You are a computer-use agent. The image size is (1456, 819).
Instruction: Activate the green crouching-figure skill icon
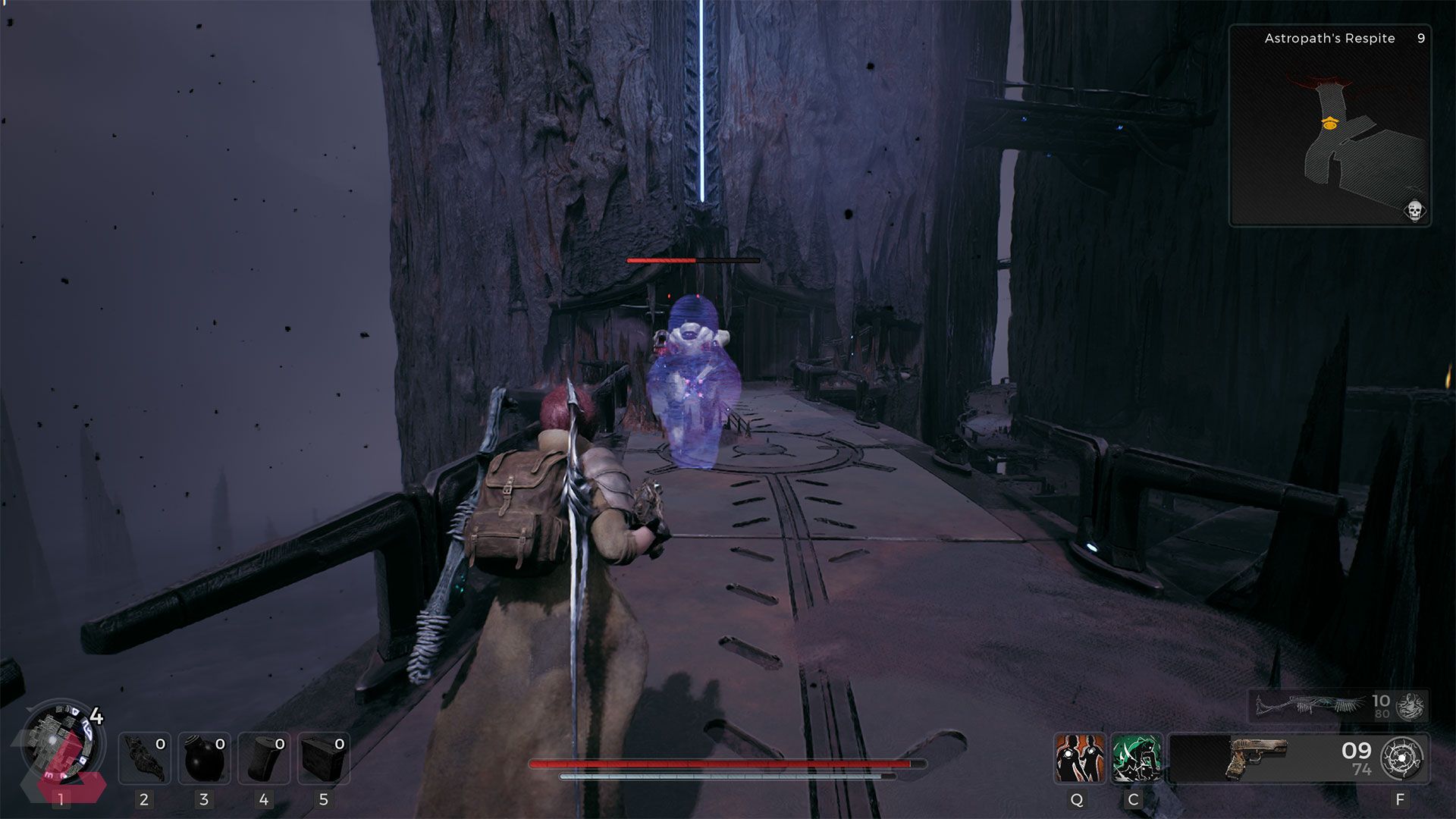tap(1136, 758)
